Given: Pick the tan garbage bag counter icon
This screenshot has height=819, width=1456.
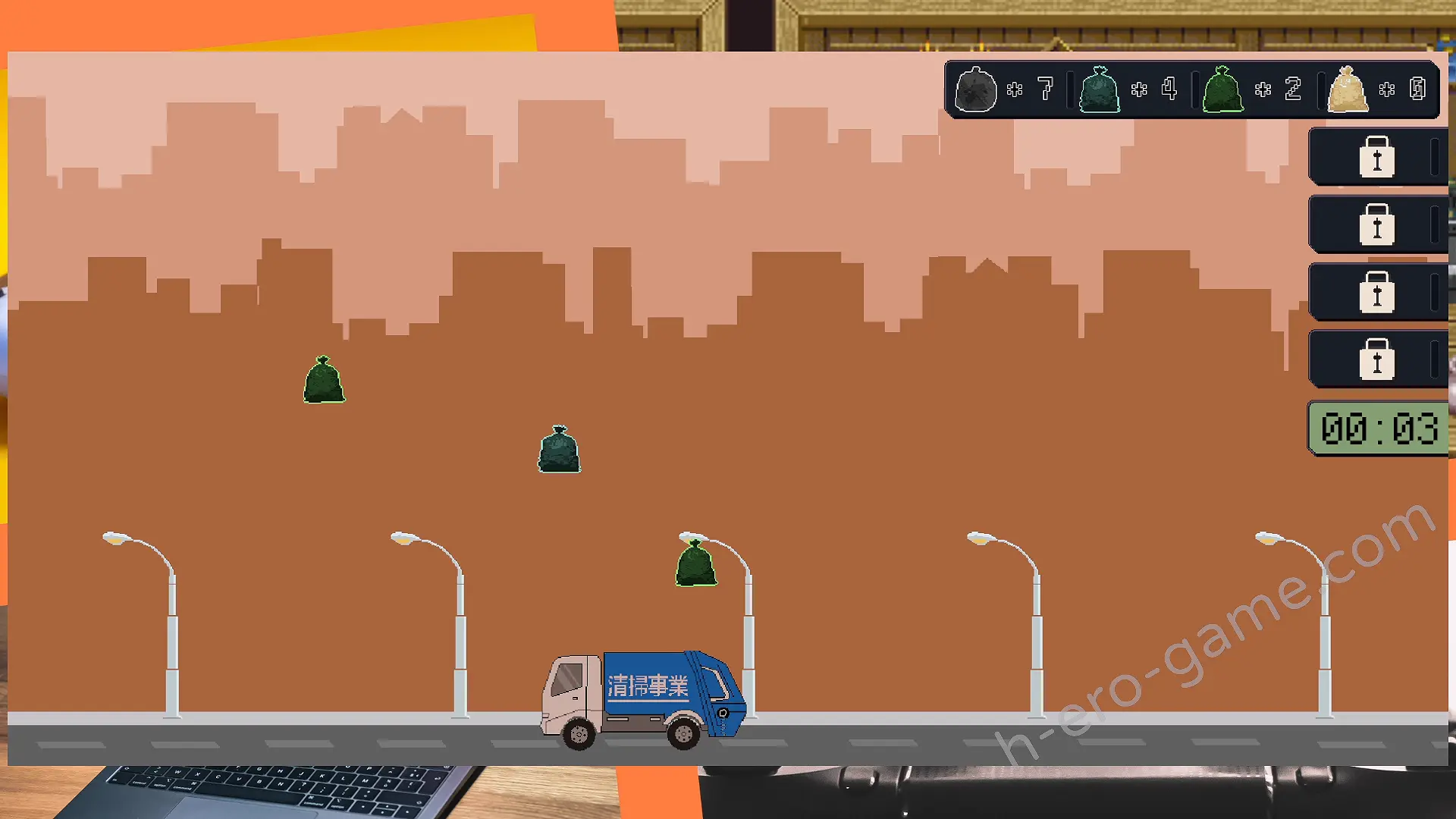Looking at the screenshot, I should point(1348,89).
